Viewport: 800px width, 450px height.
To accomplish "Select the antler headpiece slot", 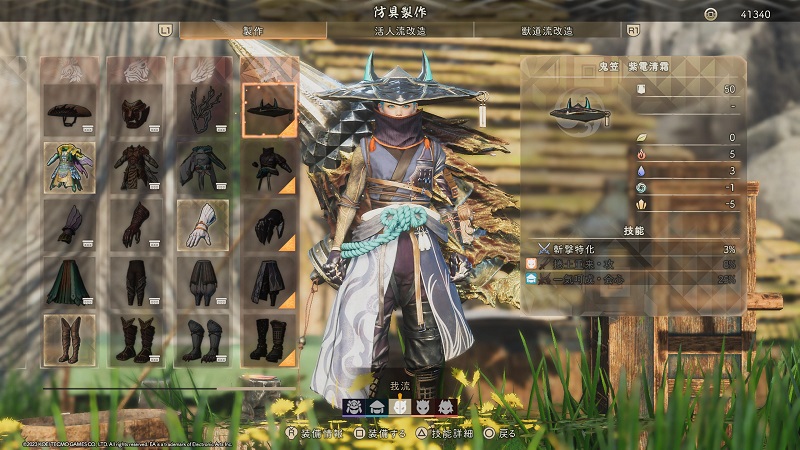I will 202,110.
